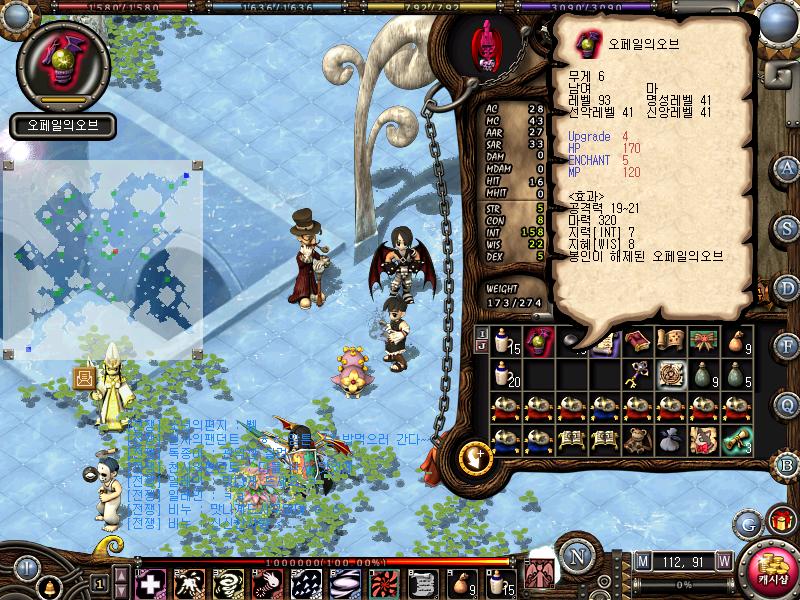The image size is (800, 600).
Task: Open the red gift box icon
Action: click(x=779, y=521)
